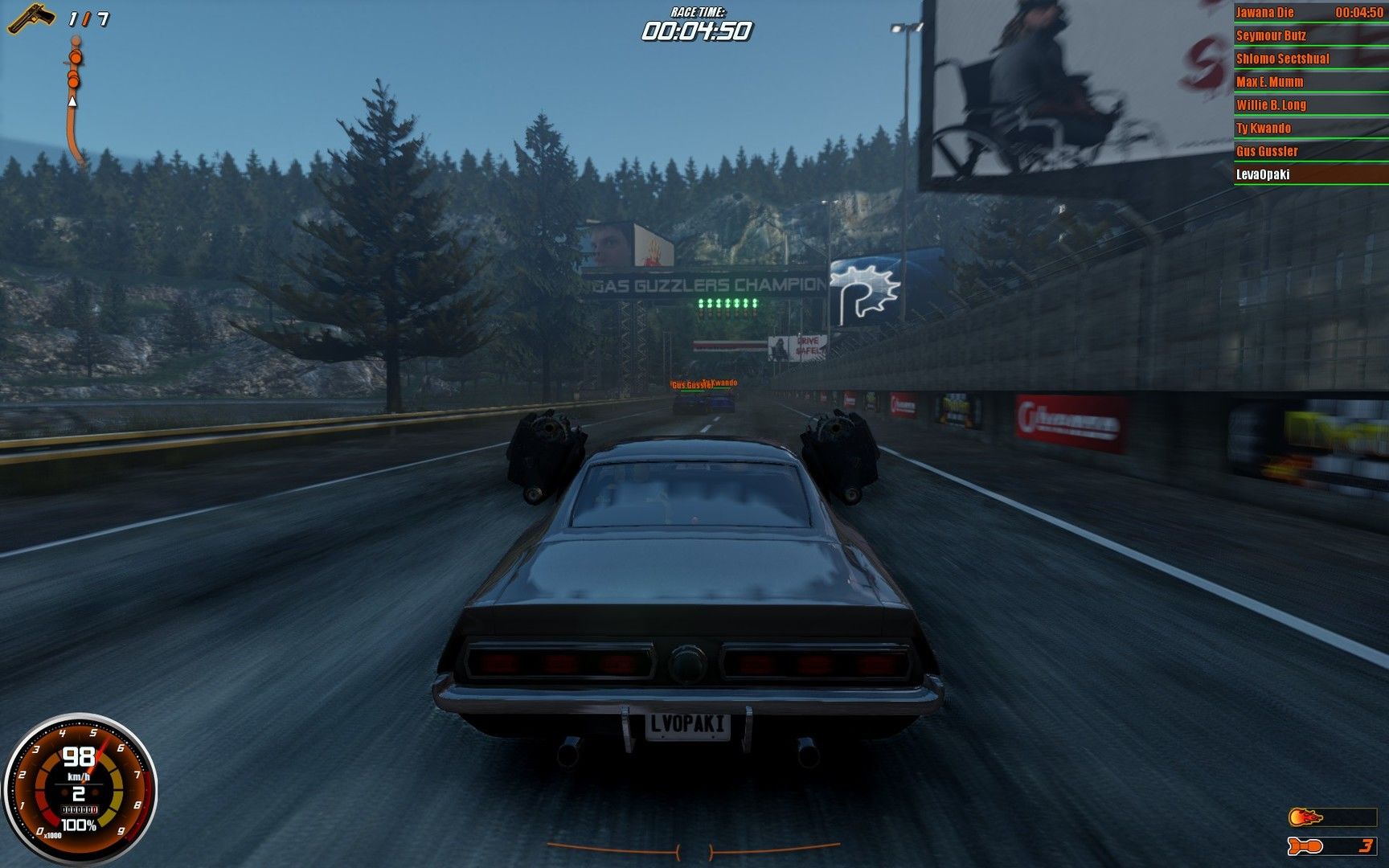Screen dimensions: 1389x868
Task: Click the track progress minimap
Action: coord(75,100)
